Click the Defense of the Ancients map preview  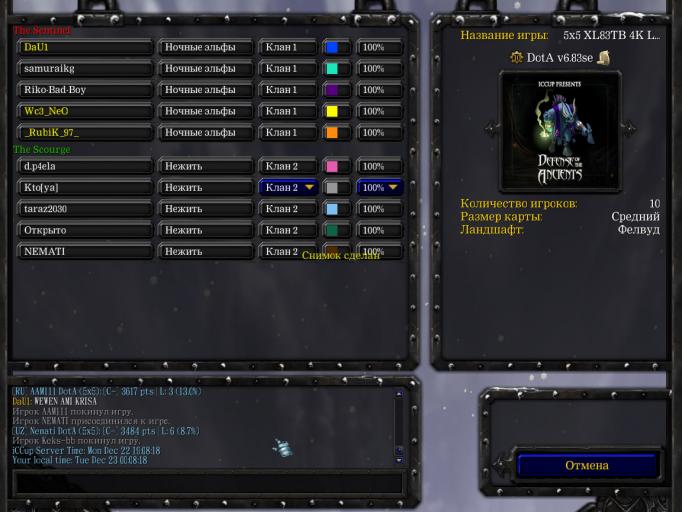tap(560, 131)
